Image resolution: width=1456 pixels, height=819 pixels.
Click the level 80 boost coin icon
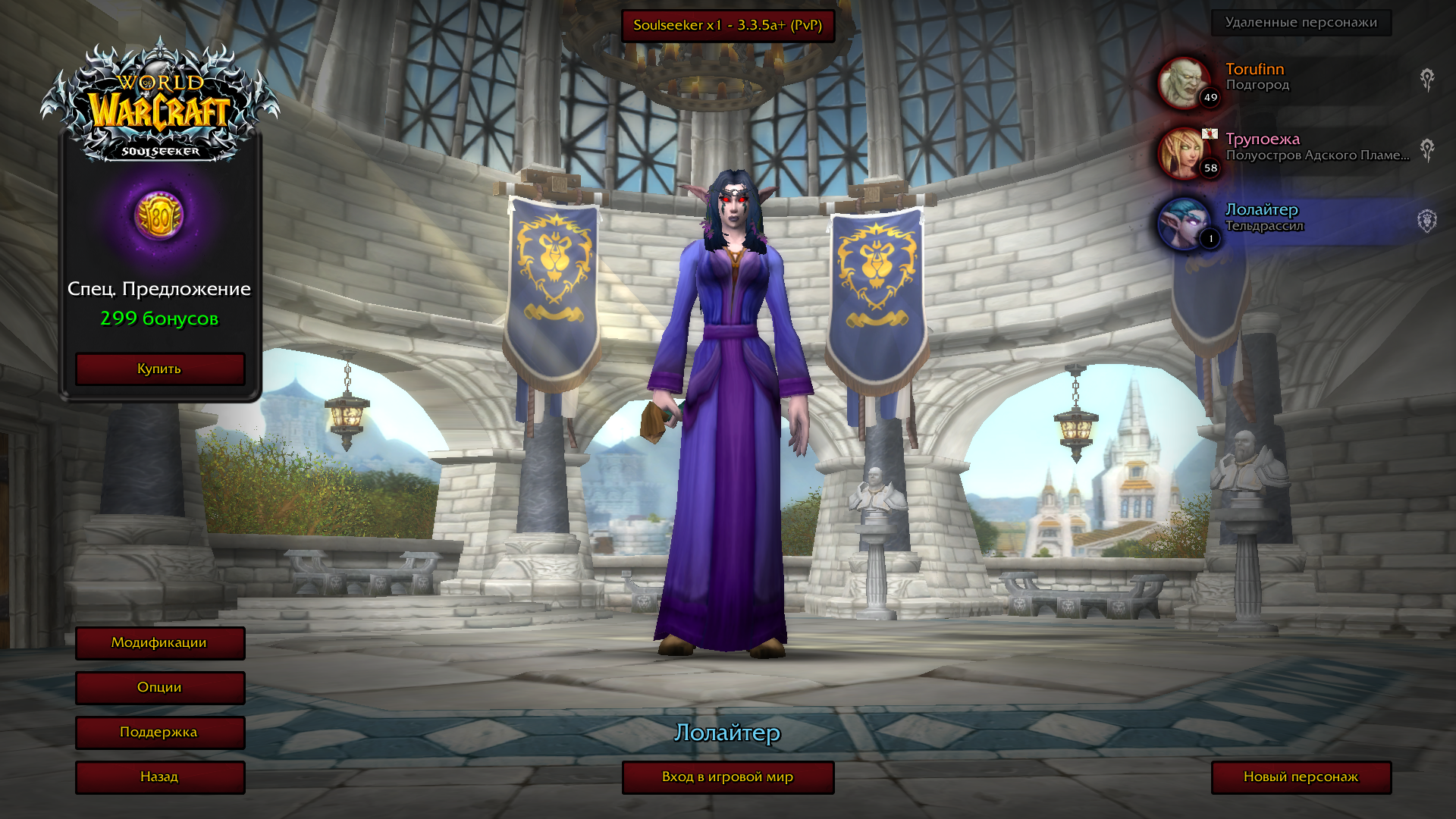click(159, 215)
